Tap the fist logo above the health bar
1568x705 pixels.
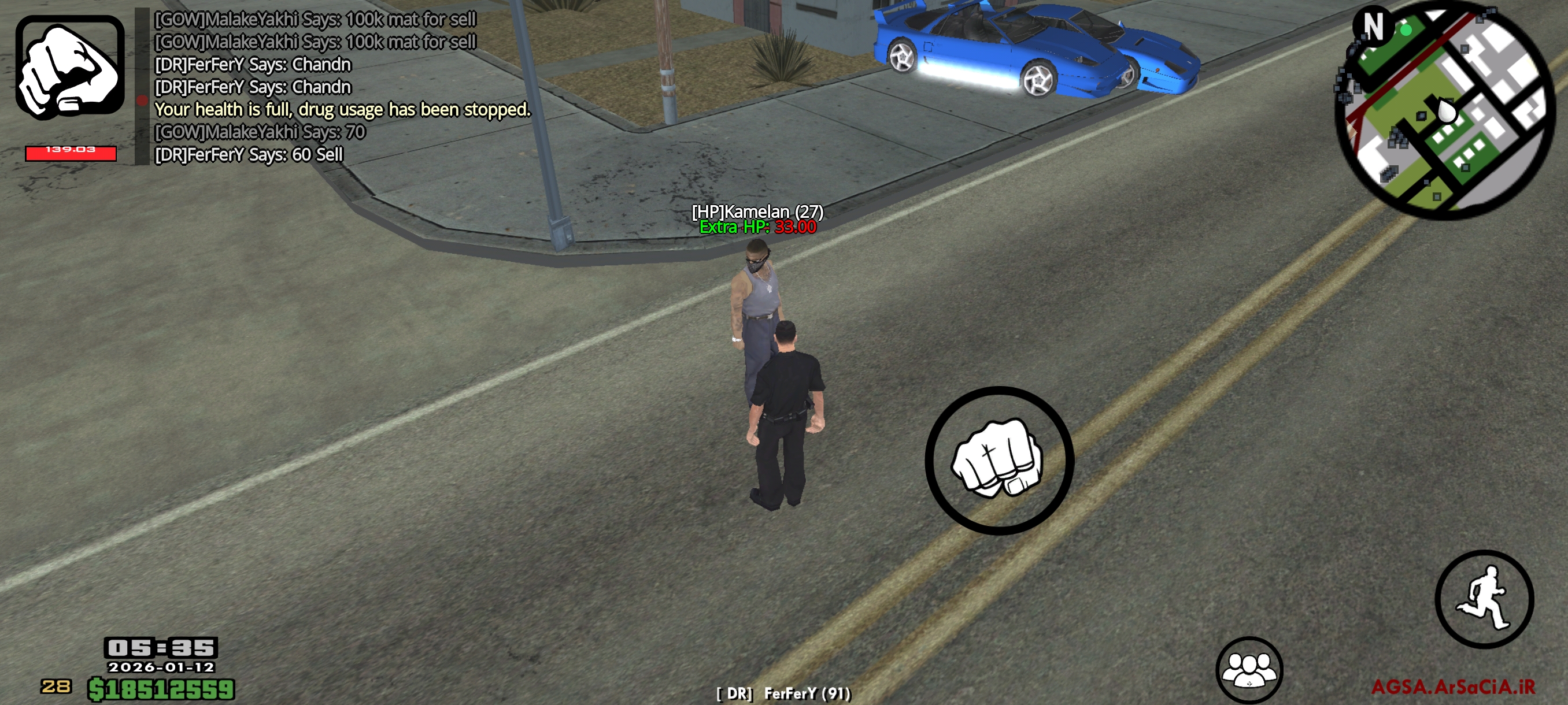point(69,67)
